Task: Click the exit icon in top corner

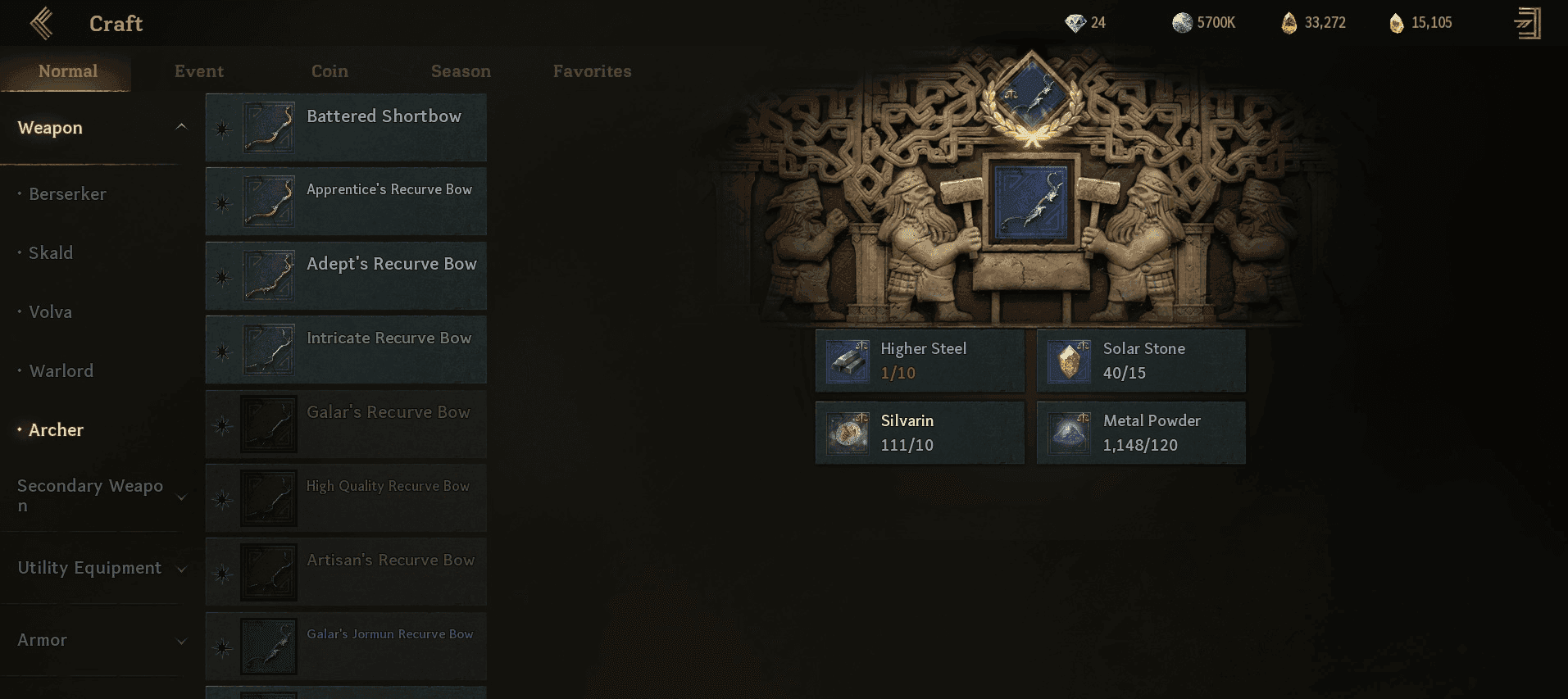Action: click(1528, 24)
